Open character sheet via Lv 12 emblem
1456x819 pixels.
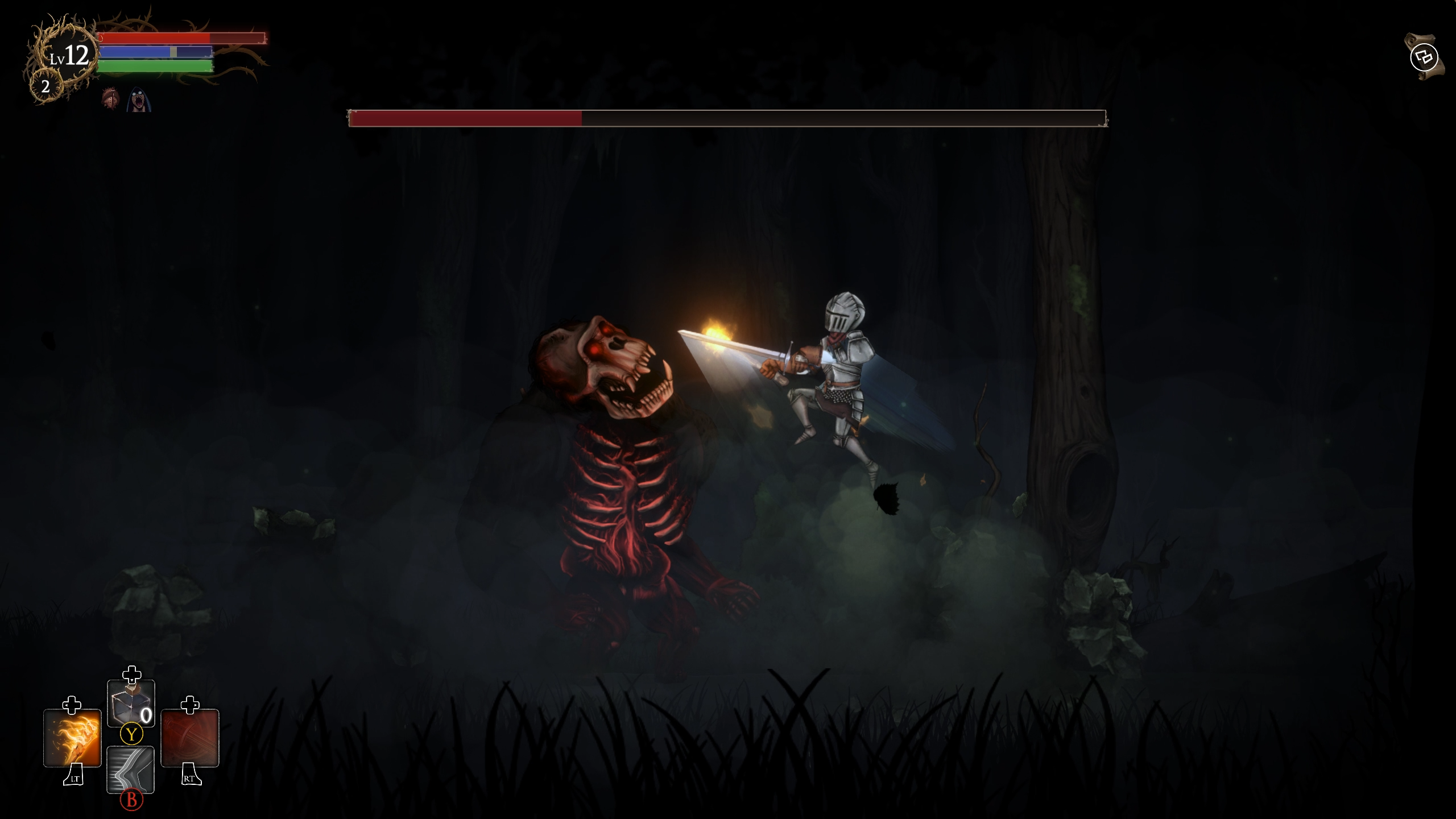(68, 57)
